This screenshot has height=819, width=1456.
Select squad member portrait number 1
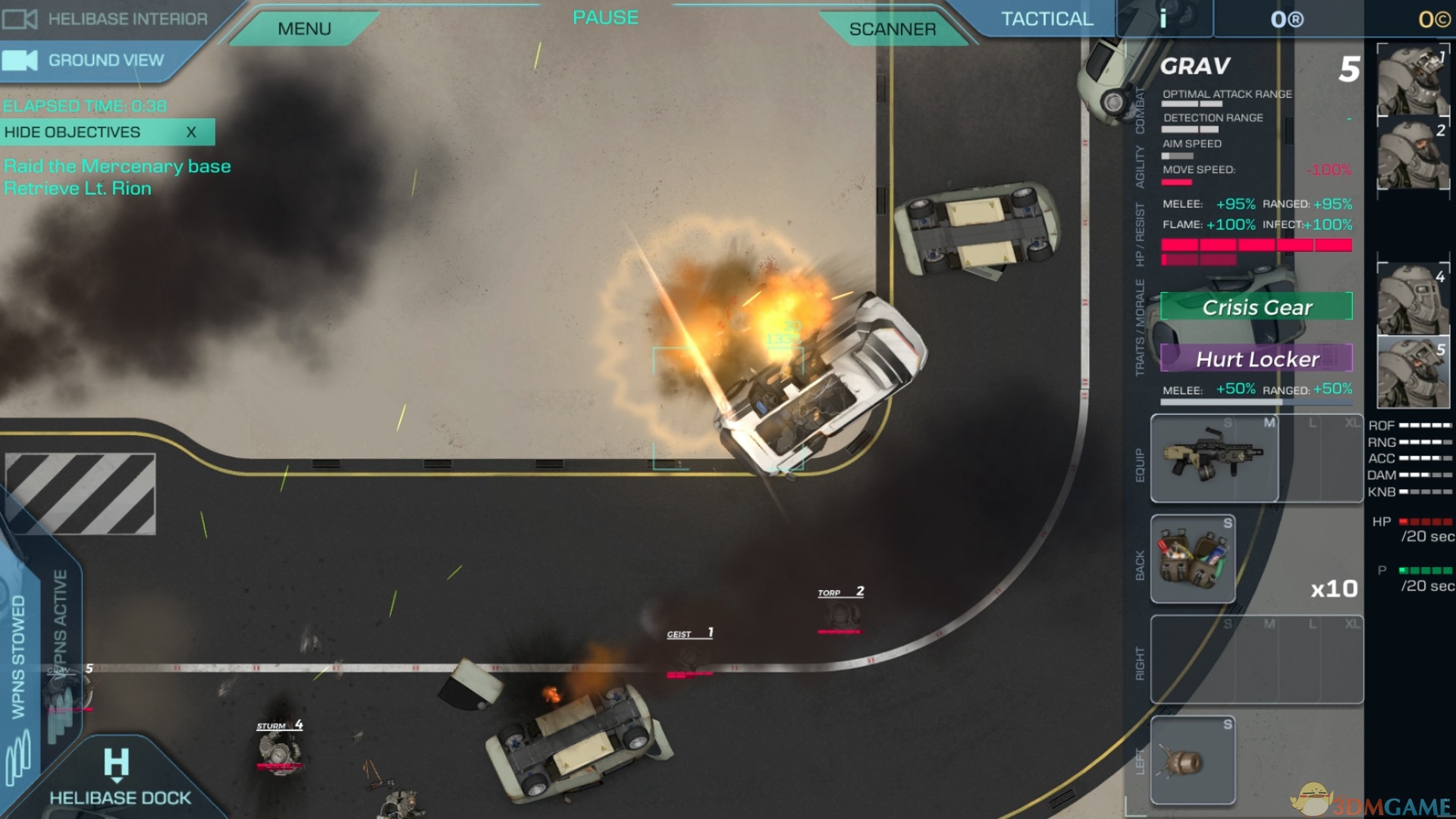click(1413, 80)
